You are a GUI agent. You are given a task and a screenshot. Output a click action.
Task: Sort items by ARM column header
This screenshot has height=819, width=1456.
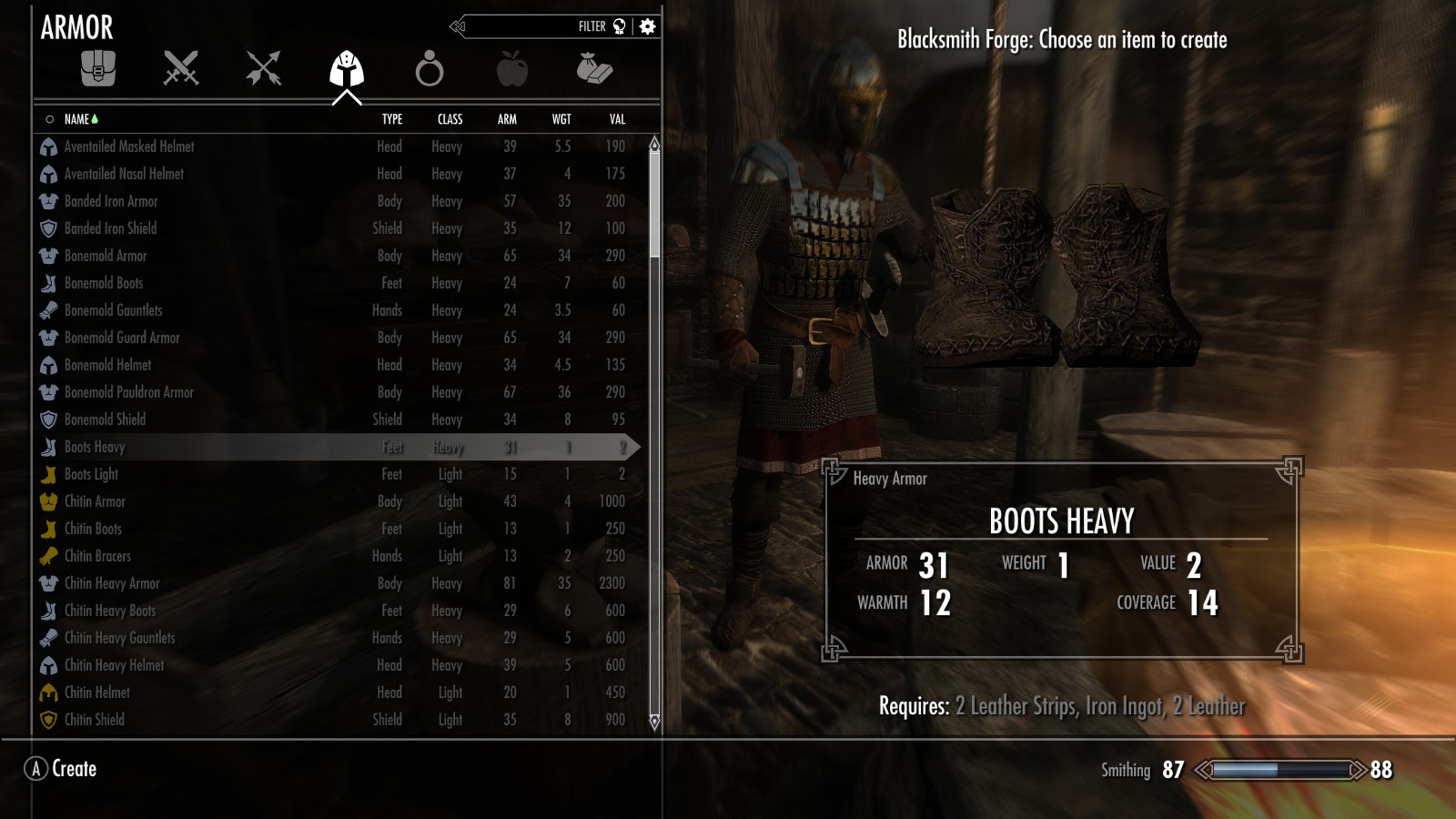(x=507, y=119)
